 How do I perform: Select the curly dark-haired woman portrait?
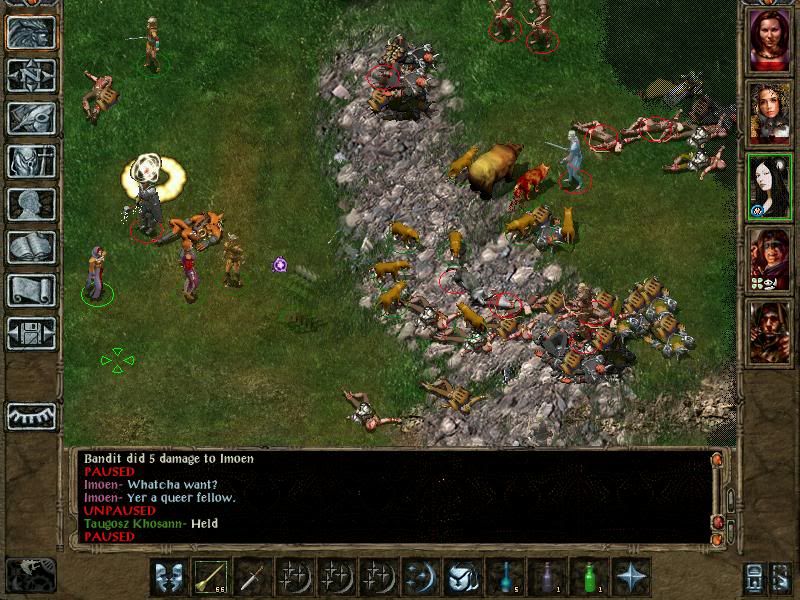(770, 113)
